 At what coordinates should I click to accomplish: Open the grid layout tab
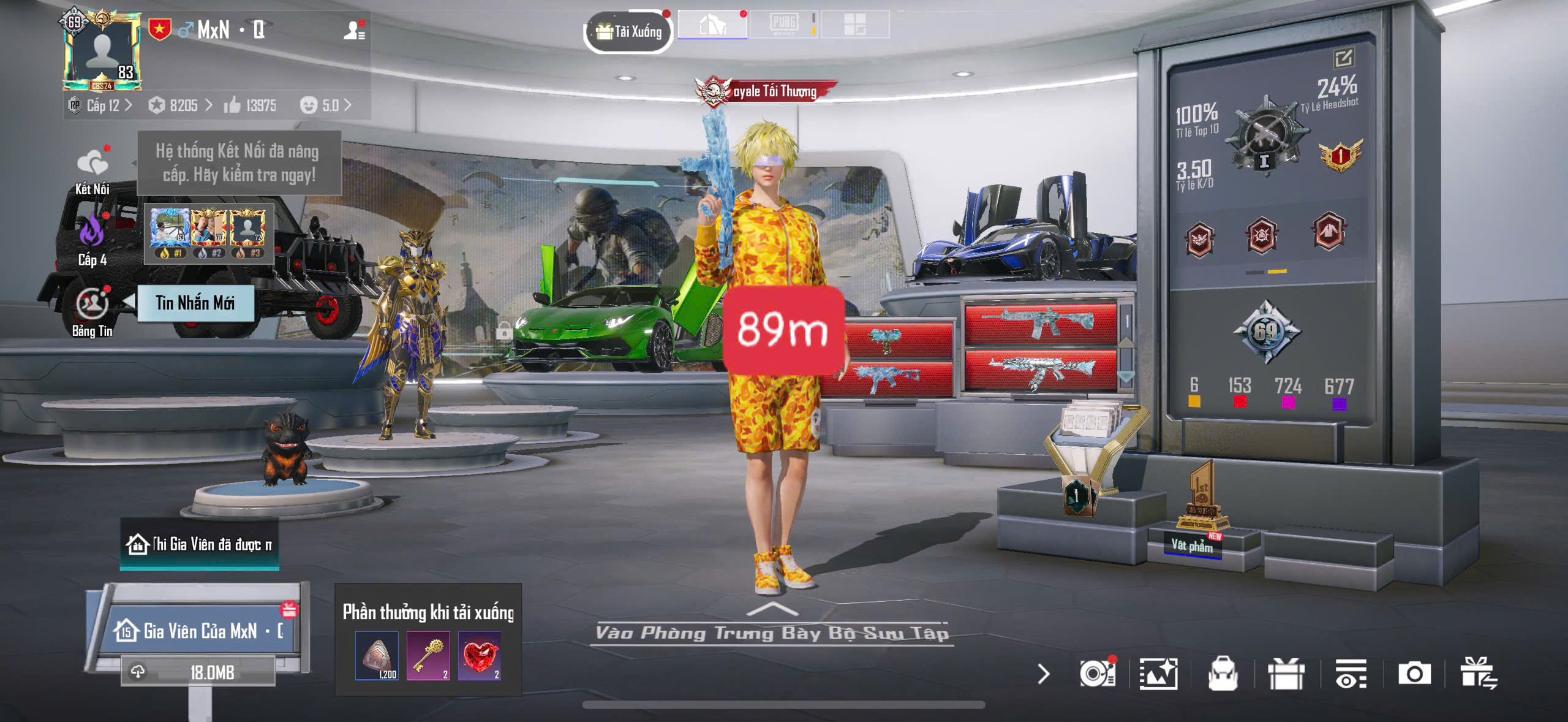854,25
